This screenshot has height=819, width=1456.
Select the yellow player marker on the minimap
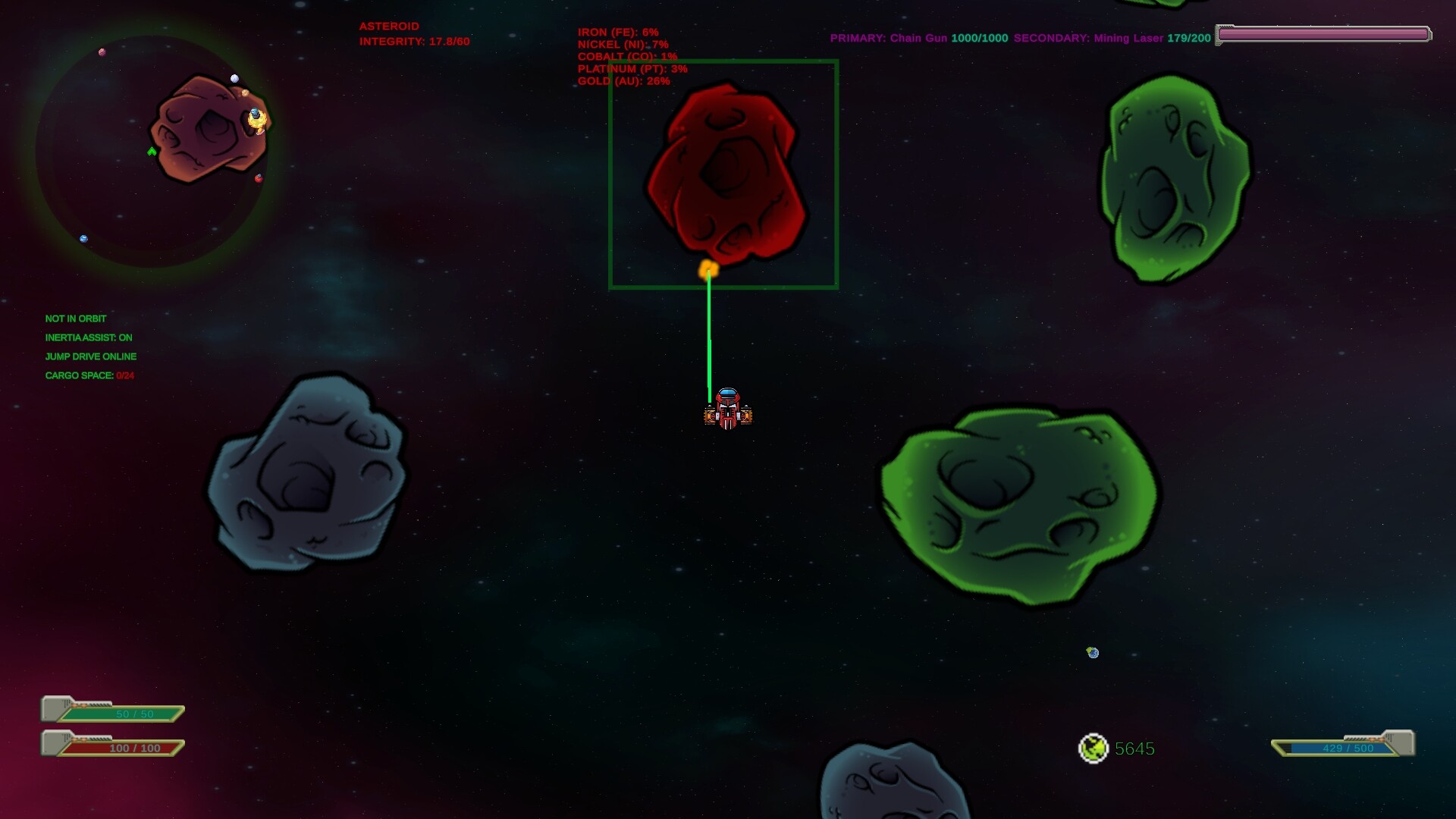coord(256,118)
